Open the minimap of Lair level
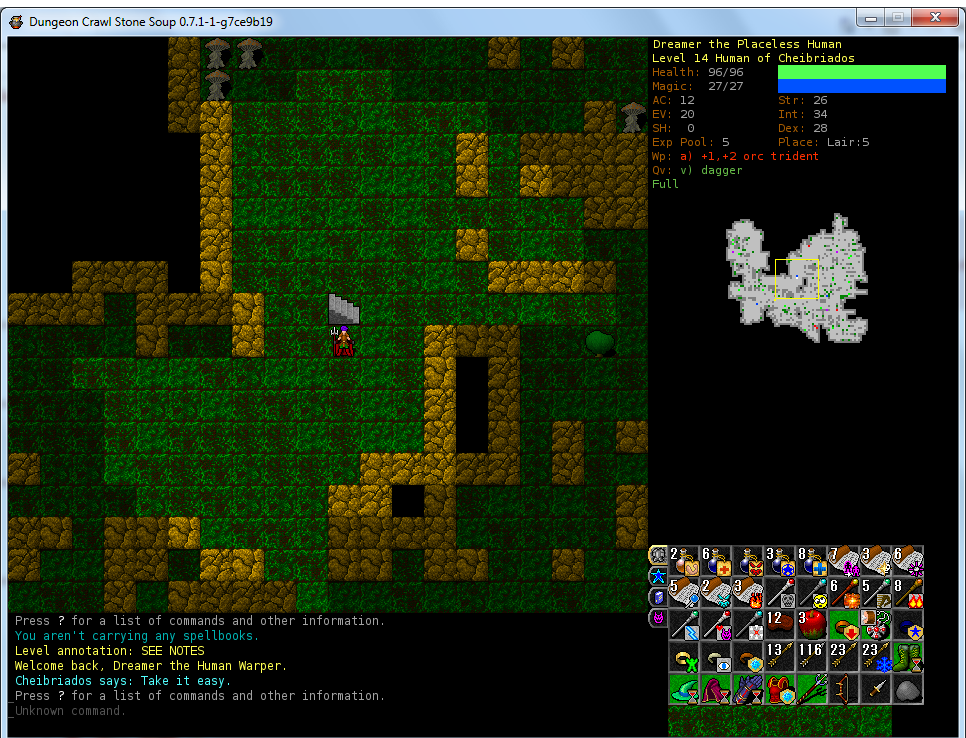The height and width of the screenshot is (738, 966). 793,278
